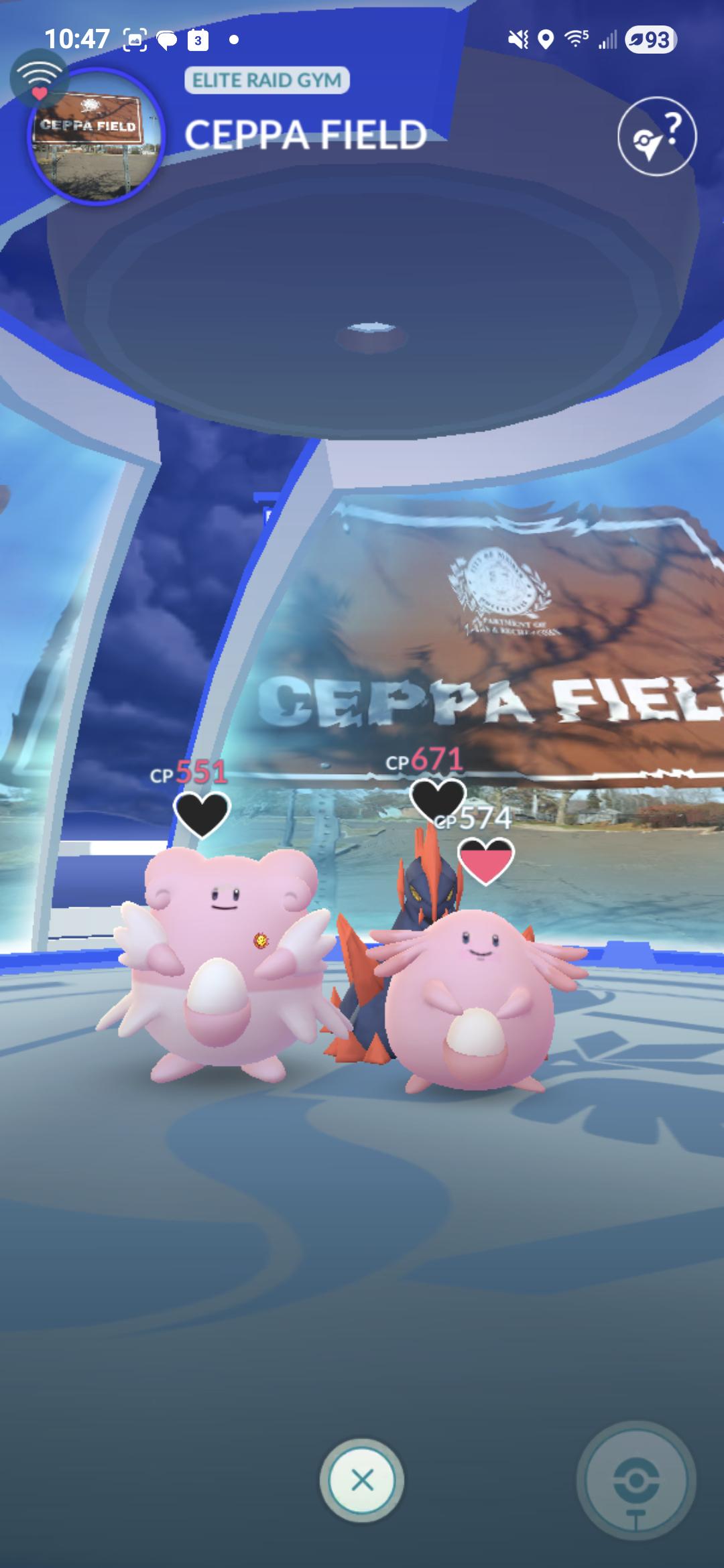The image size is (724, 1568).
Task: Tap the Ceppa Field gym photo thumbnail
Action: [x=95, y=137]
